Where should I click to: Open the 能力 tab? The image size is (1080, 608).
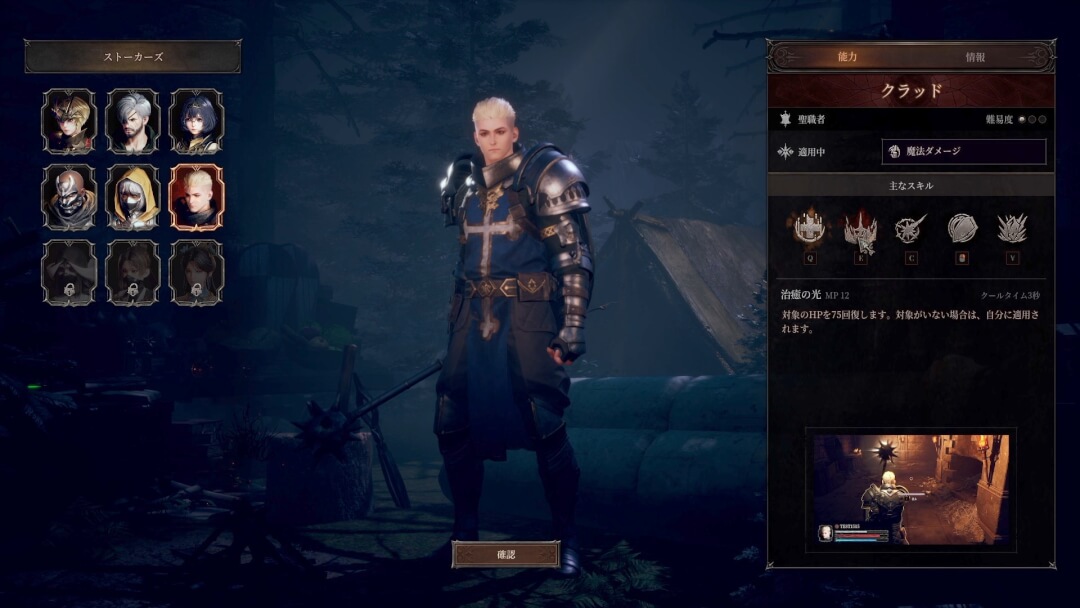[x=847, y=58]
